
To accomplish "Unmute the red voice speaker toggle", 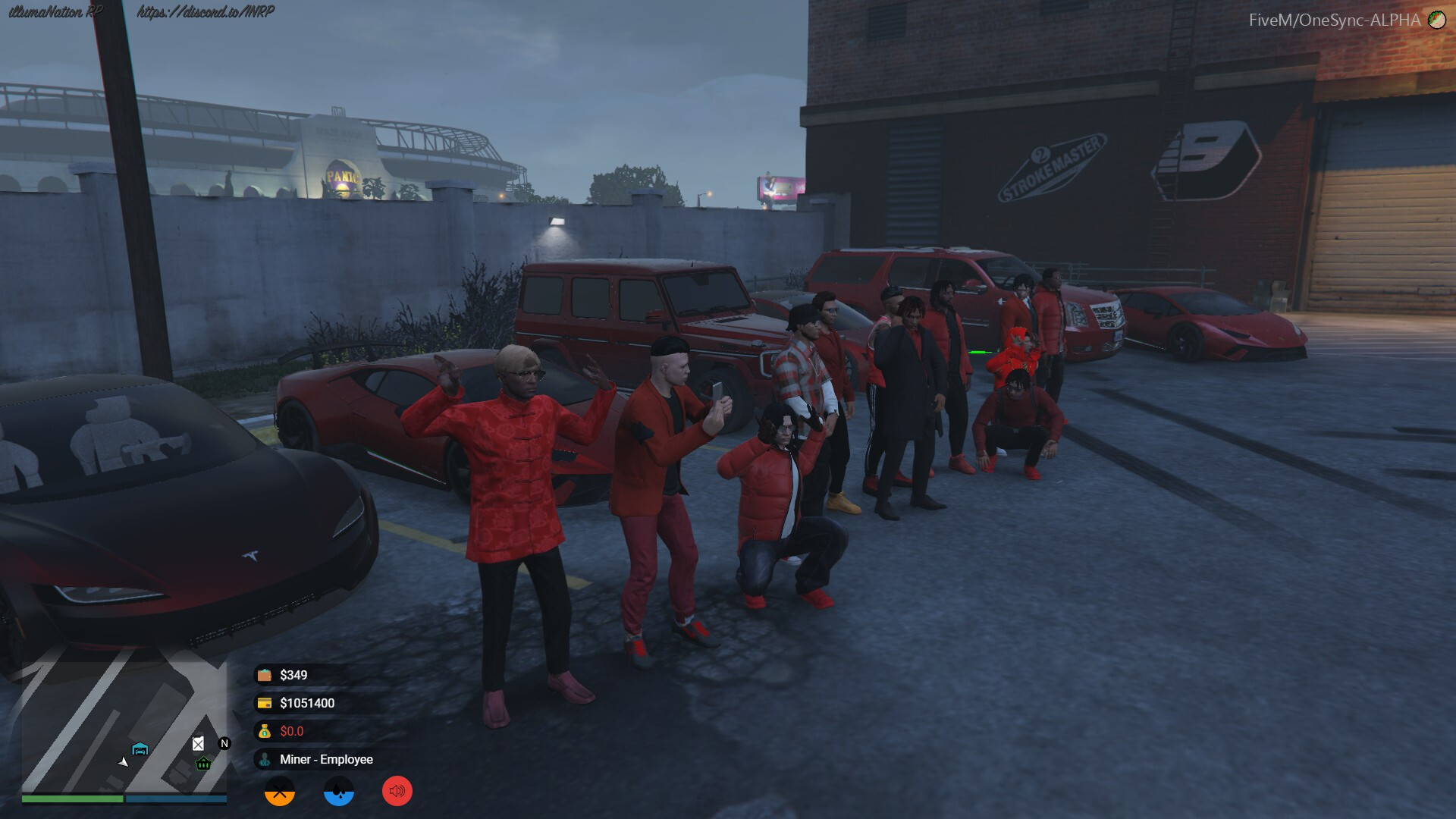I will pos(397,791).
